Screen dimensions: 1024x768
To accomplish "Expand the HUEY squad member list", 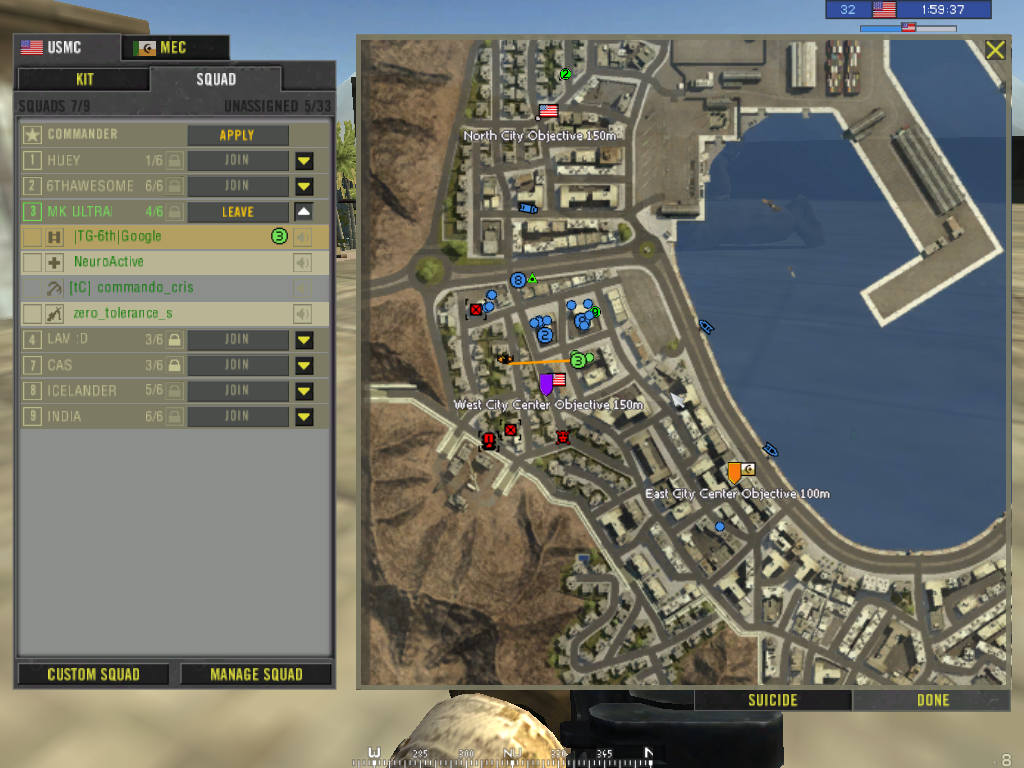I will point(304,160).
